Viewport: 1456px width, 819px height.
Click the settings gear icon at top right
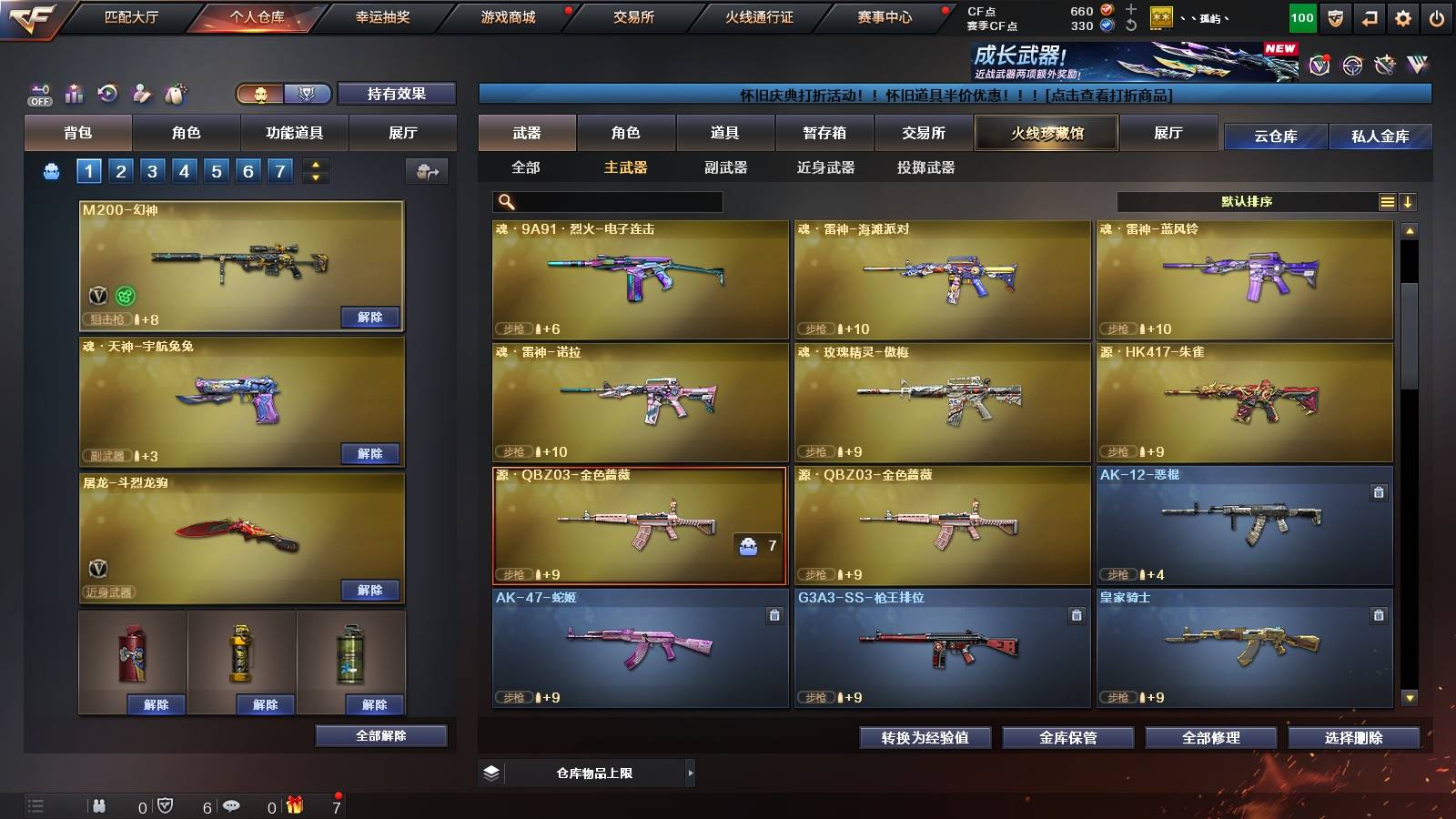[1402, 16]
